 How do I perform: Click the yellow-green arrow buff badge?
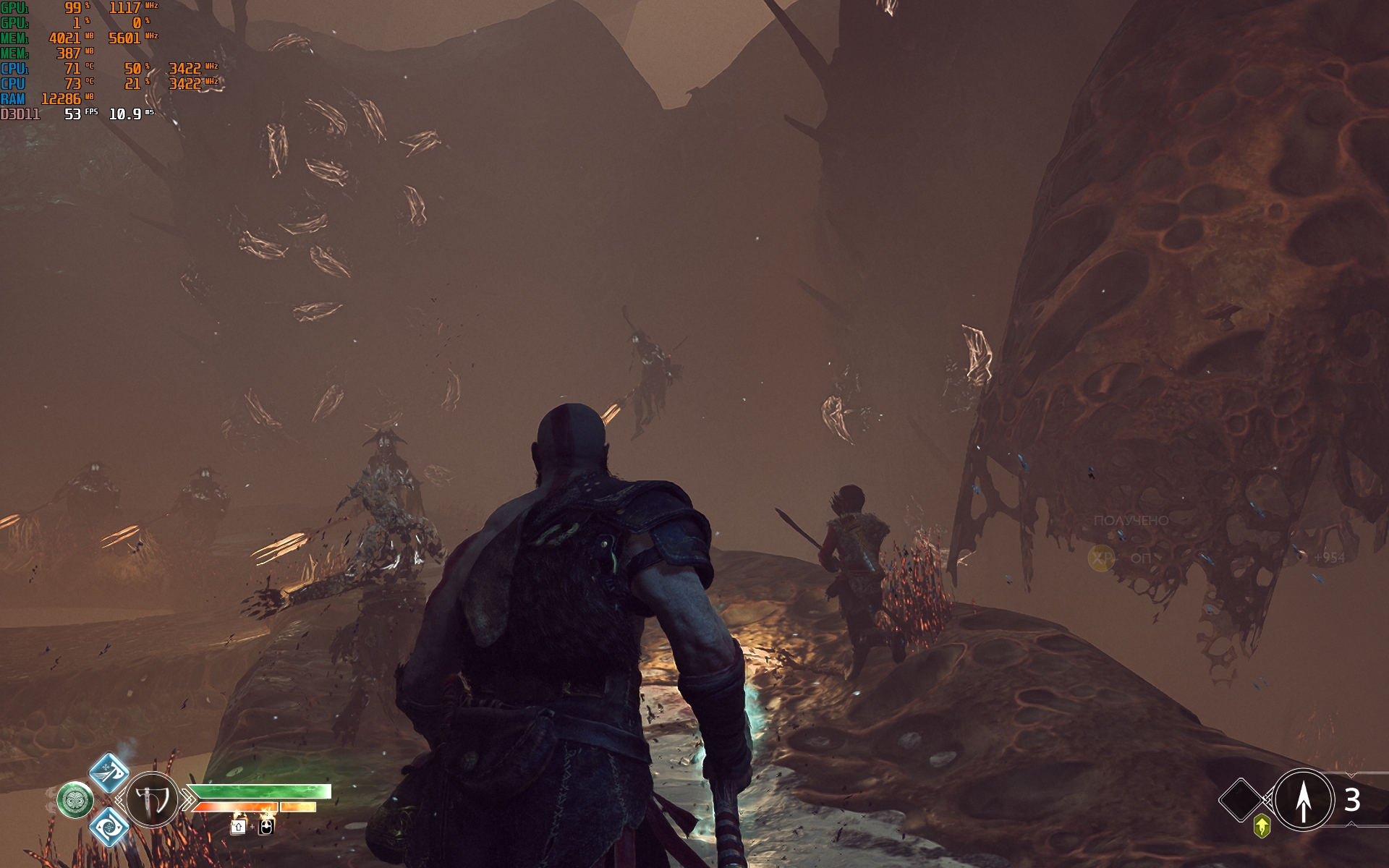[x=1262, y=825]
